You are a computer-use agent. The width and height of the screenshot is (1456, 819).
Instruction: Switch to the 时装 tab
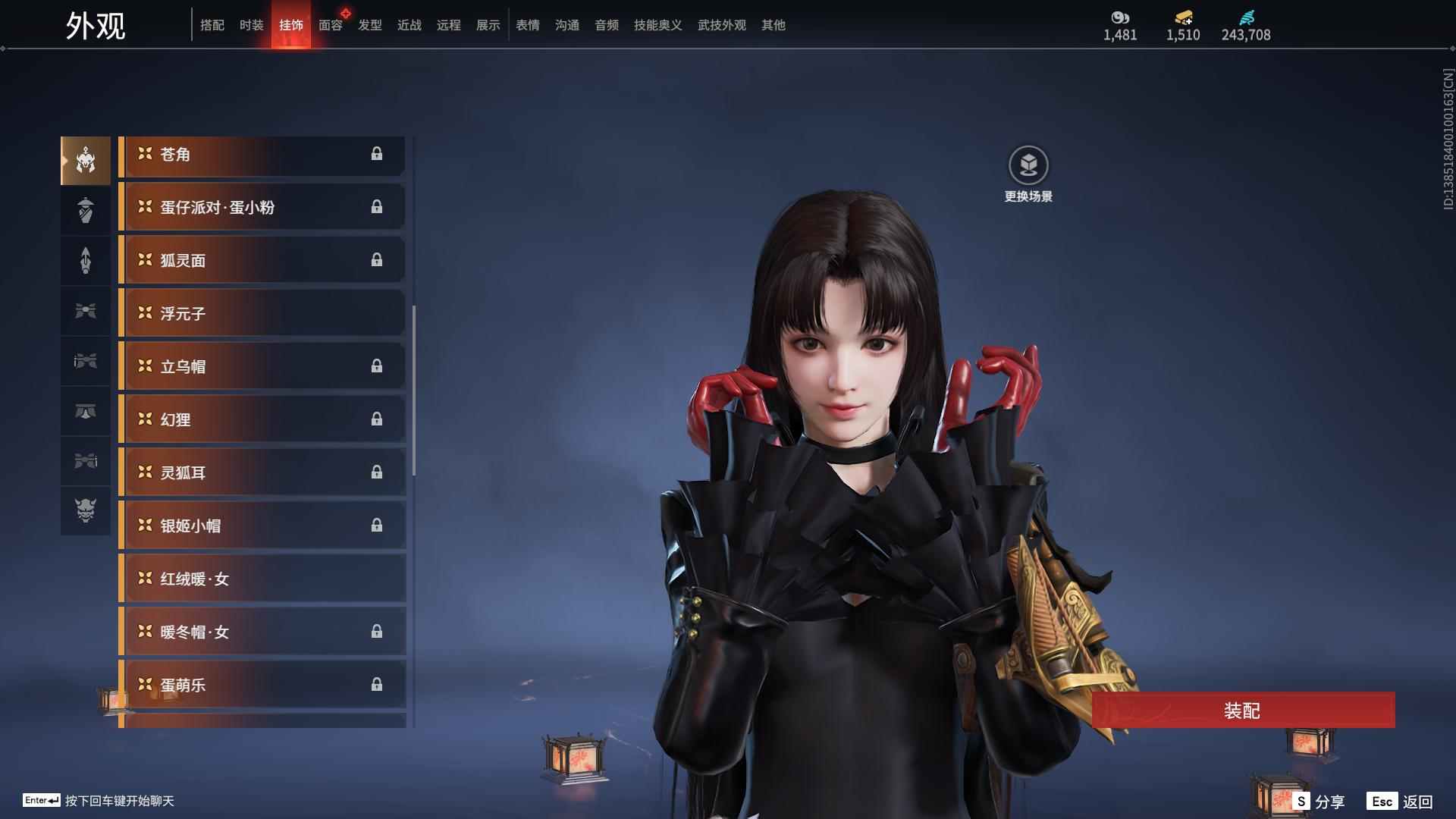click(x=252, y=25)
